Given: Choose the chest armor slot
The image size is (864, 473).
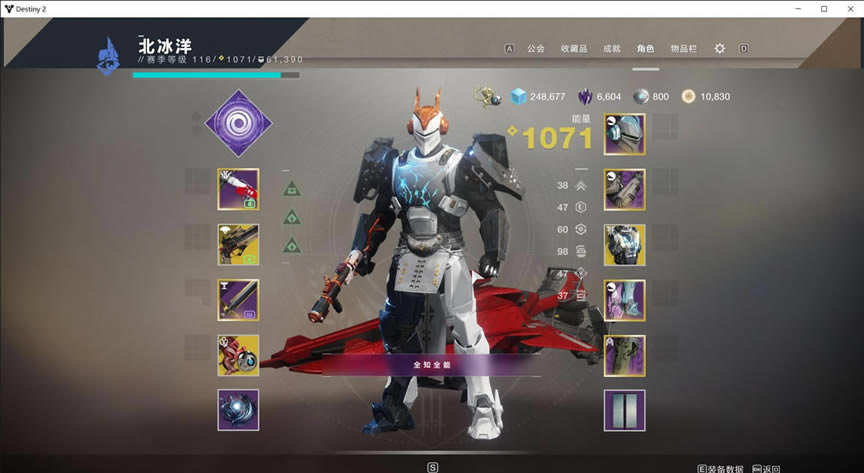Looking at the screenshot, I should tap(624, 244).
